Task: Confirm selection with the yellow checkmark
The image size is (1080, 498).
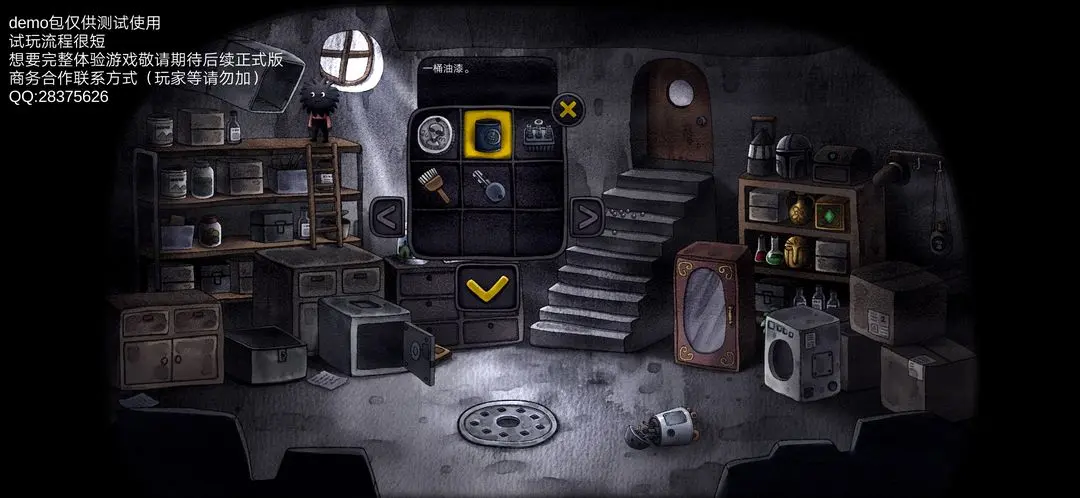Action: coord(487,288)
